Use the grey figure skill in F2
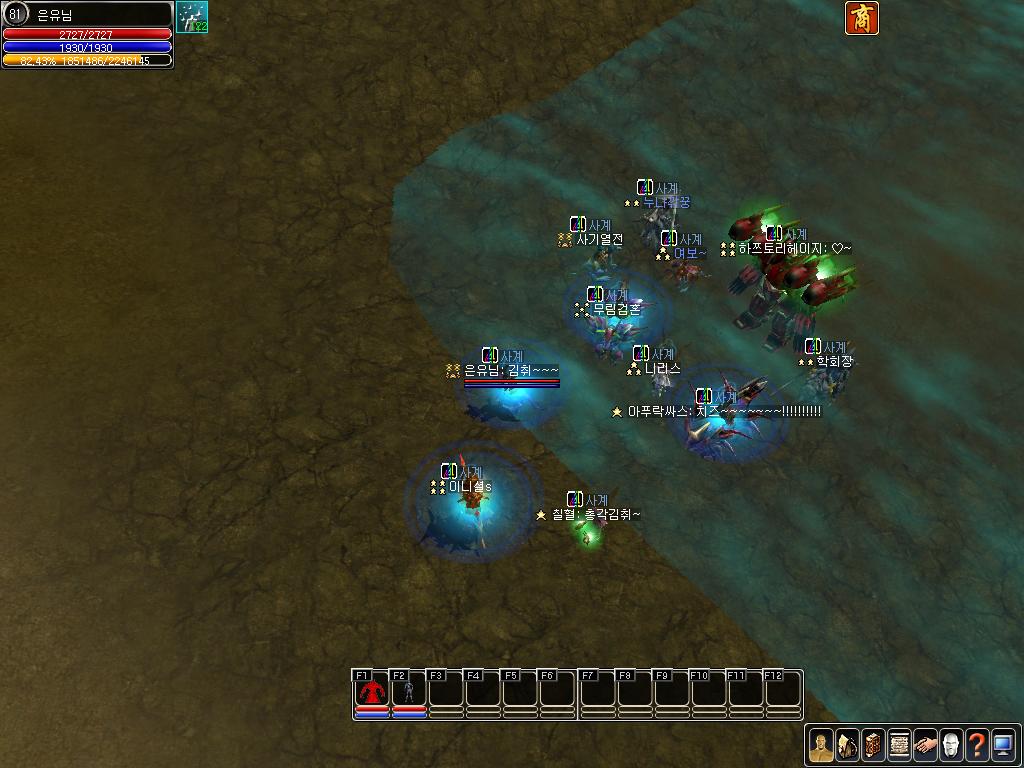 (x=408, y=691)
